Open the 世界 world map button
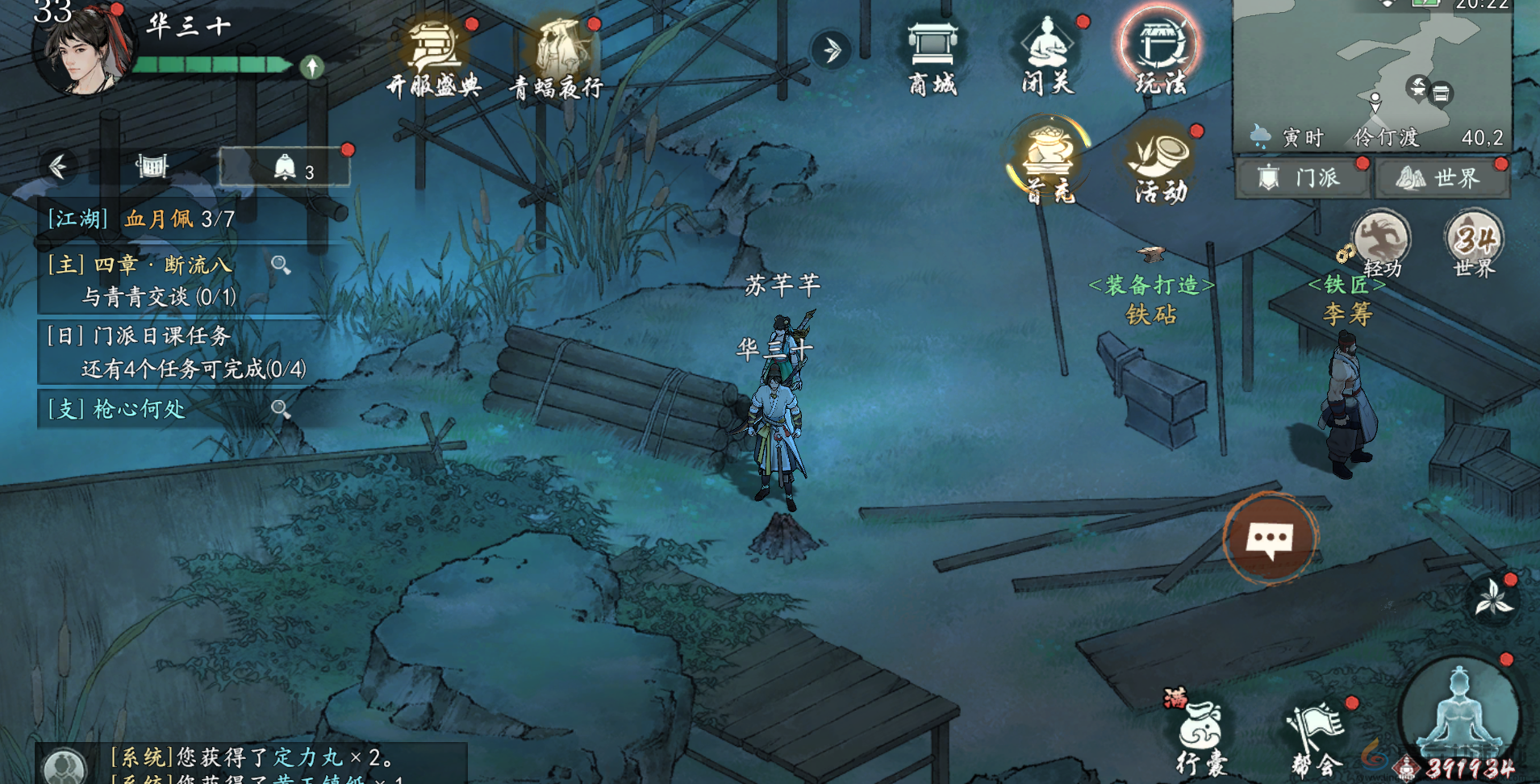Viewport: 1540px width, 784px height. 1442,177
